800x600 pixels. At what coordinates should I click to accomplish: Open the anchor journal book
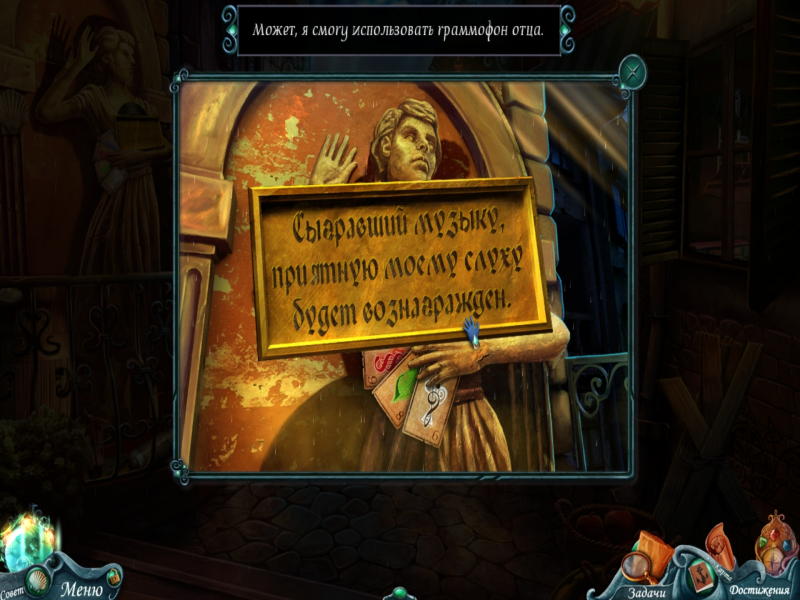[x=699, y=573]
